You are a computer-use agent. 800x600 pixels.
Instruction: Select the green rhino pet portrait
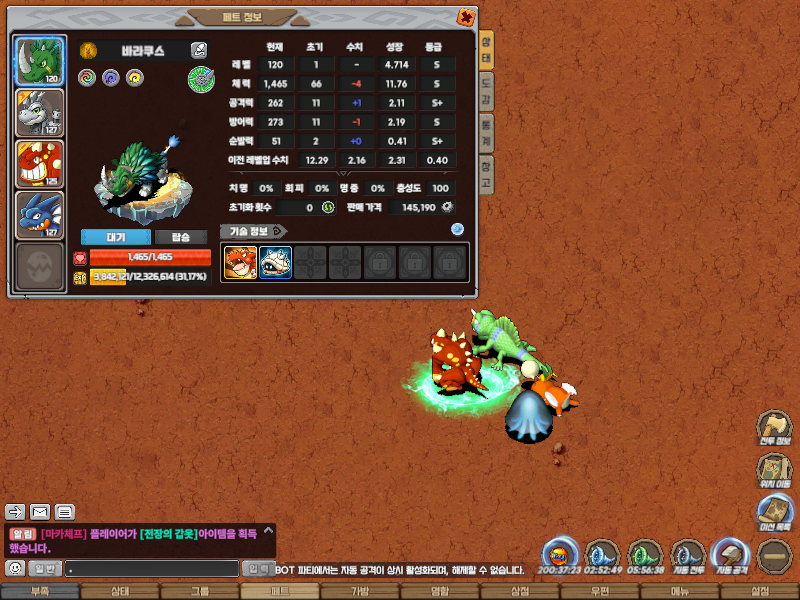click(39, 62)
